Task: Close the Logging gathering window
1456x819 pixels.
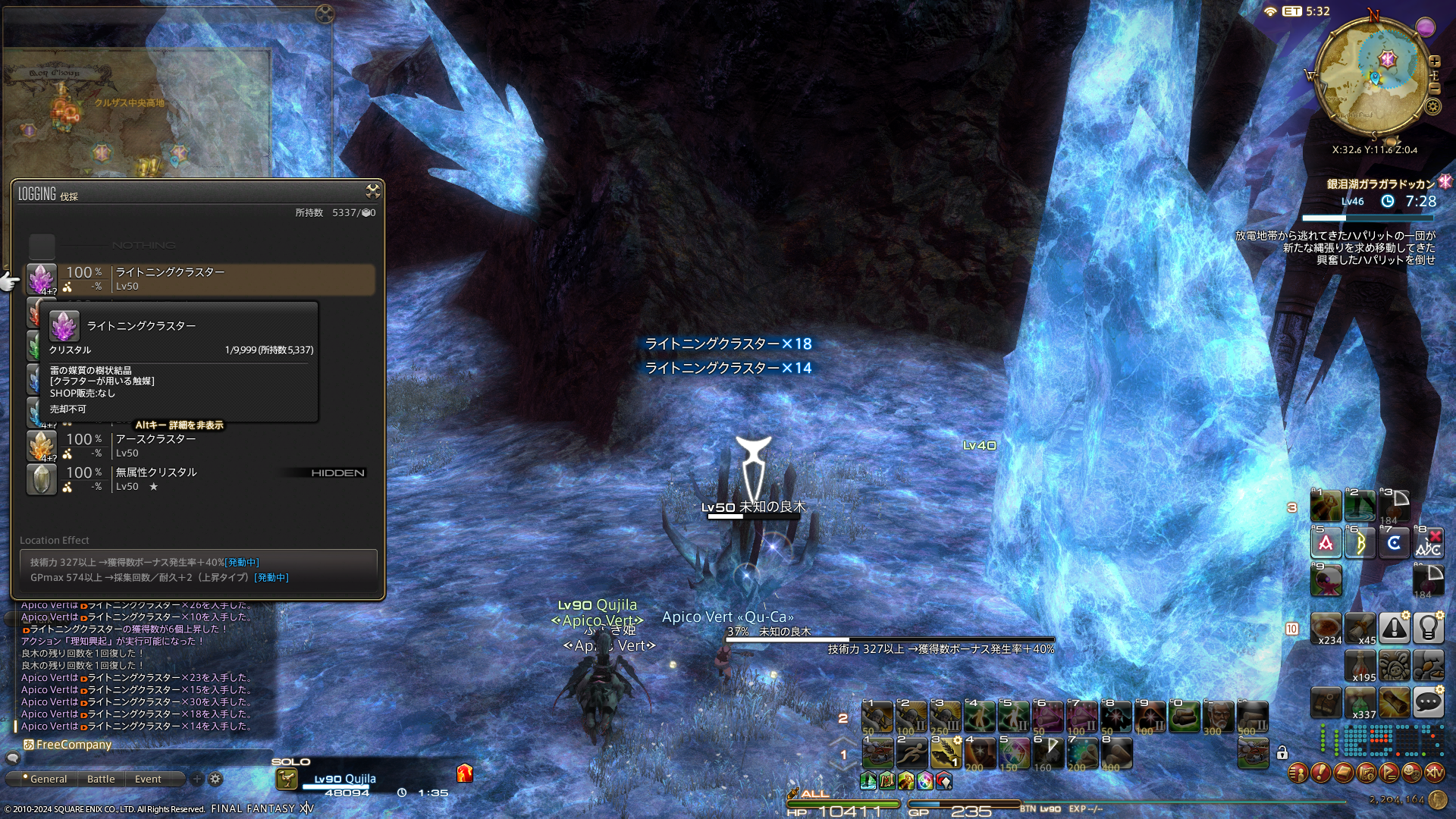Action: tap(372, 190)
